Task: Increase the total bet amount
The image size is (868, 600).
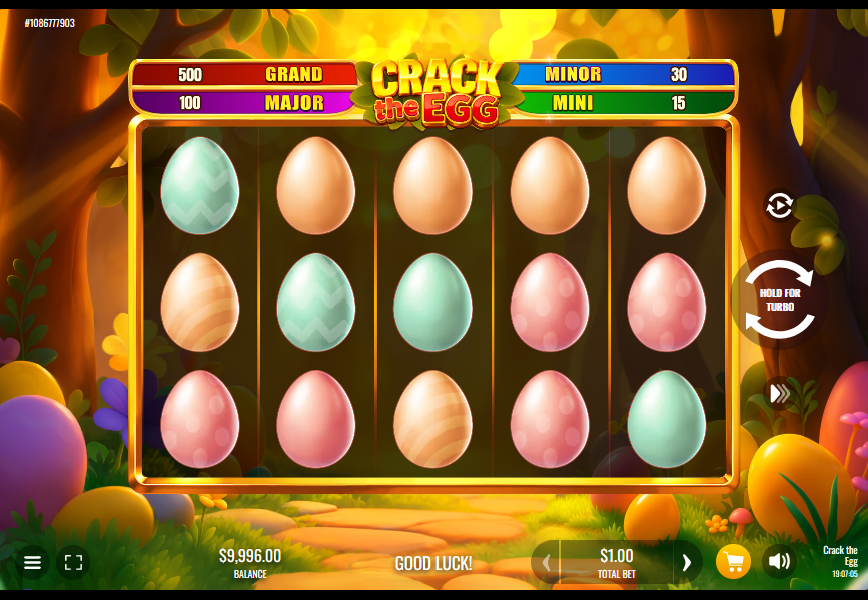Action: click(x=686, y=562)
